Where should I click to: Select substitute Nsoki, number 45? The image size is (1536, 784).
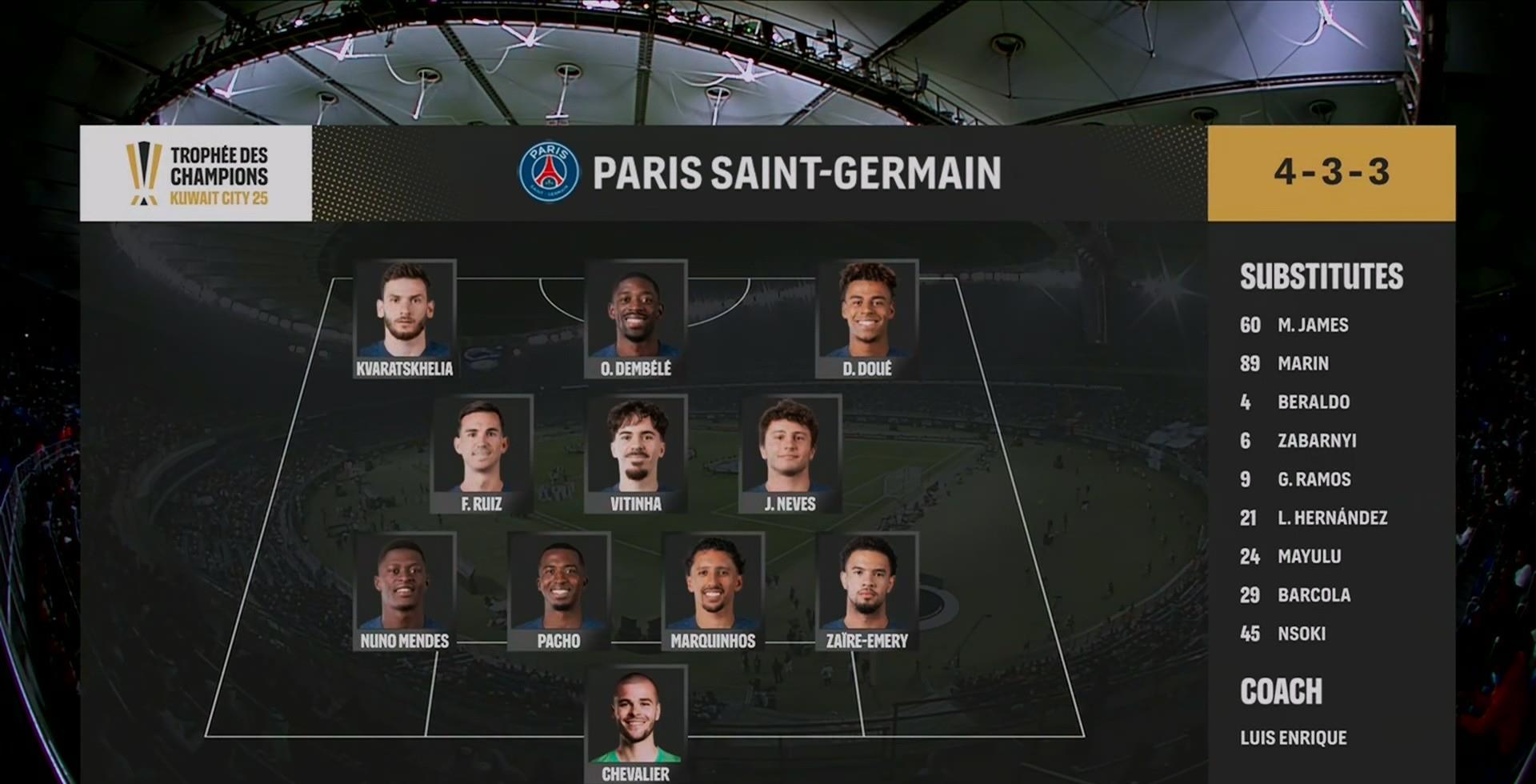[1301, 634]
